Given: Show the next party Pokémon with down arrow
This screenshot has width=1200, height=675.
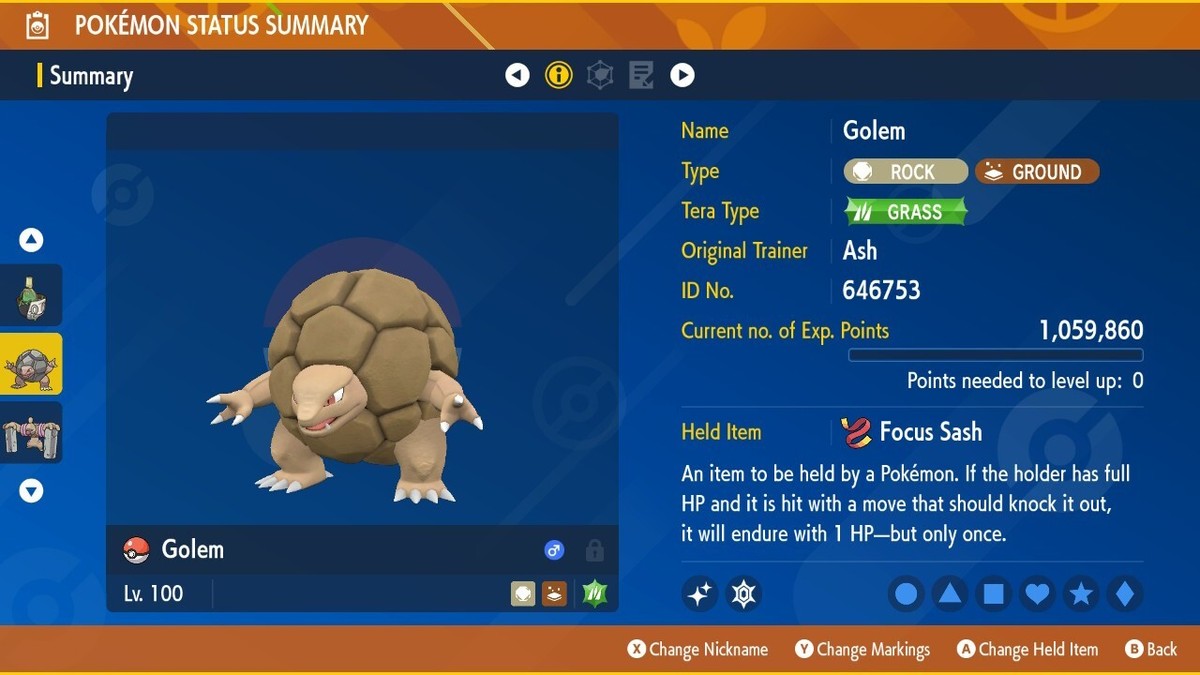Looking at the screenshot, I should click(31, 491).
